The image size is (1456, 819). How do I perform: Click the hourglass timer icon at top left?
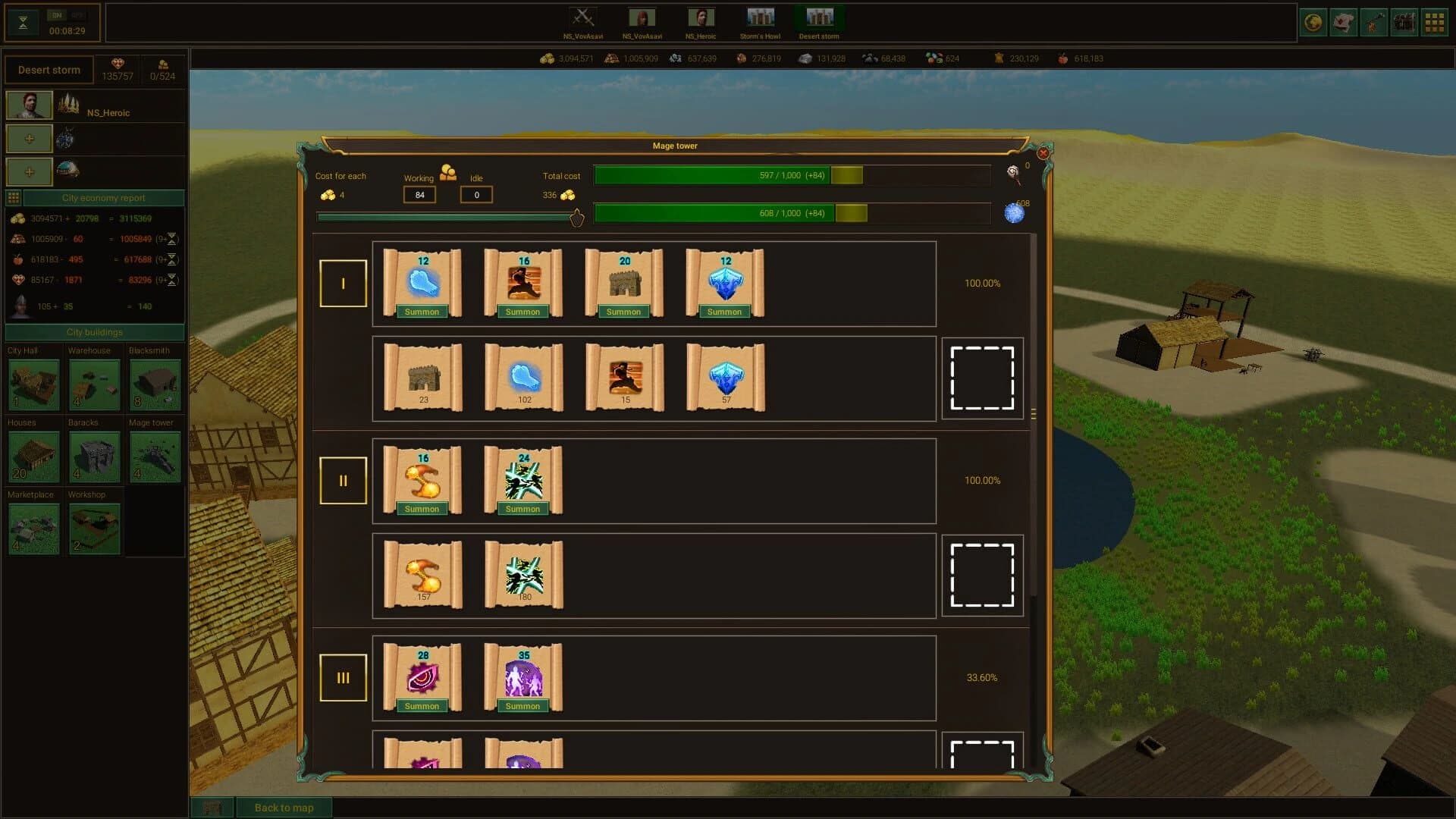(23, 21)
